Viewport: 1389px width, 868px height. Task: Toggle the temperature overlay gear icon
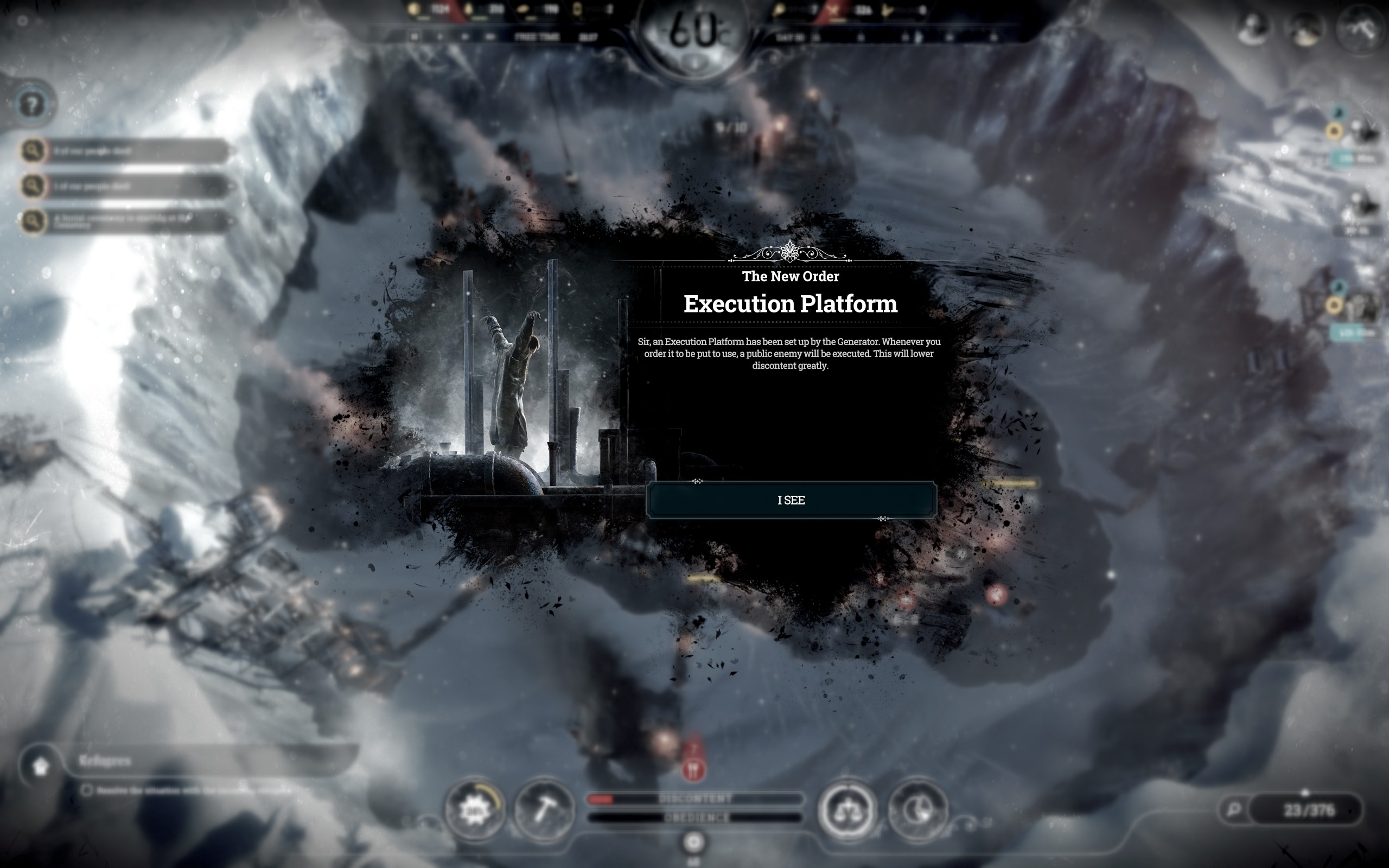474,810
